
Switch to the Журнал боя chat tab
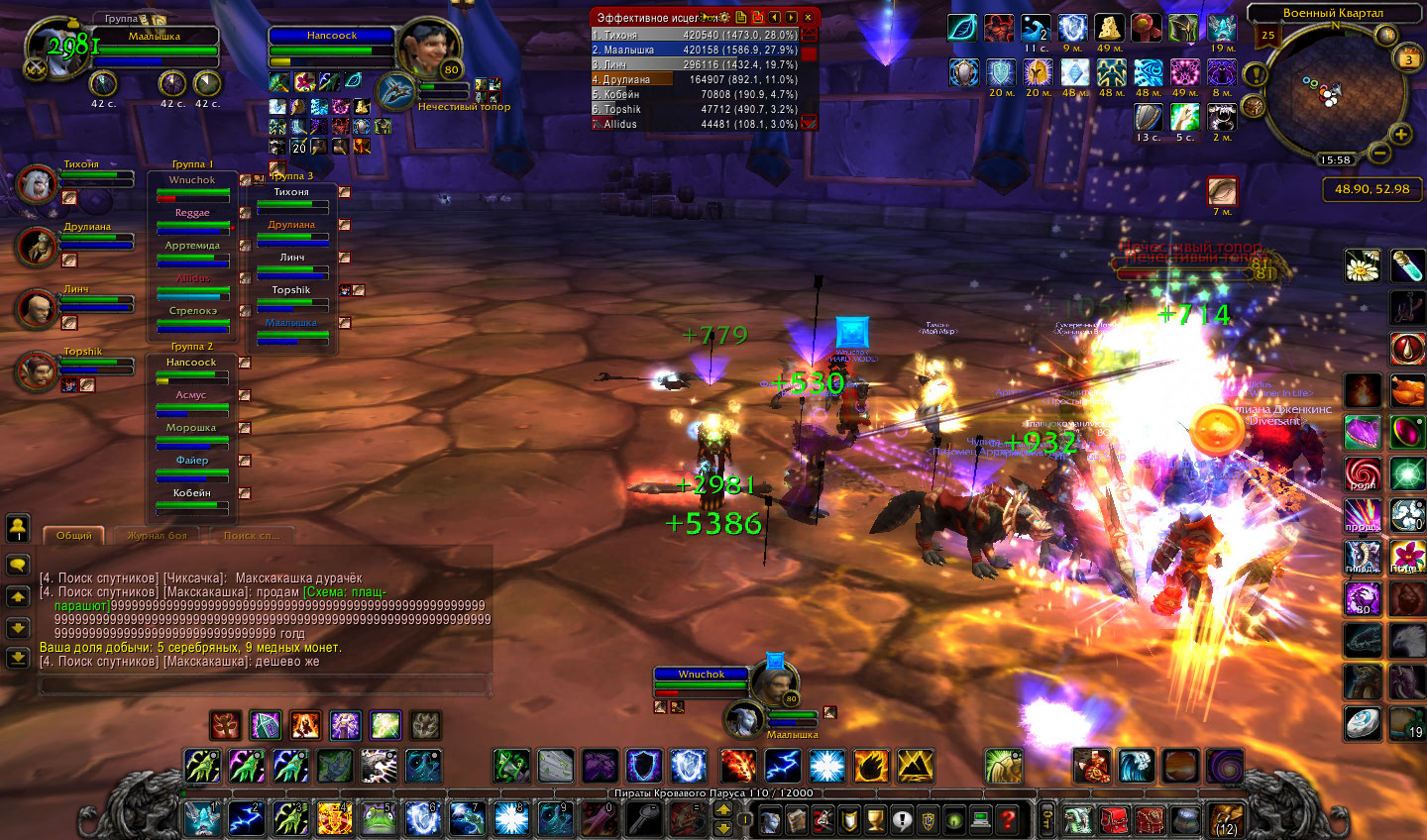click(157, 536)
